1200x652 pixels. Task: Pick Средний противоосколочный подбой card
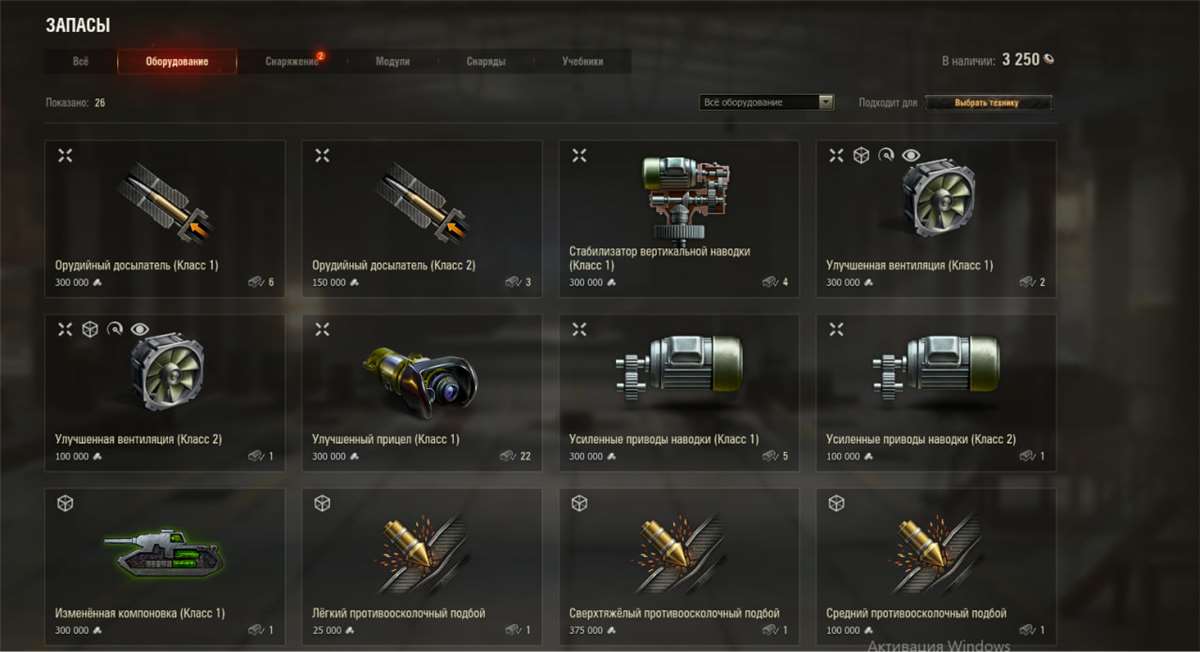tap(936, 566)
